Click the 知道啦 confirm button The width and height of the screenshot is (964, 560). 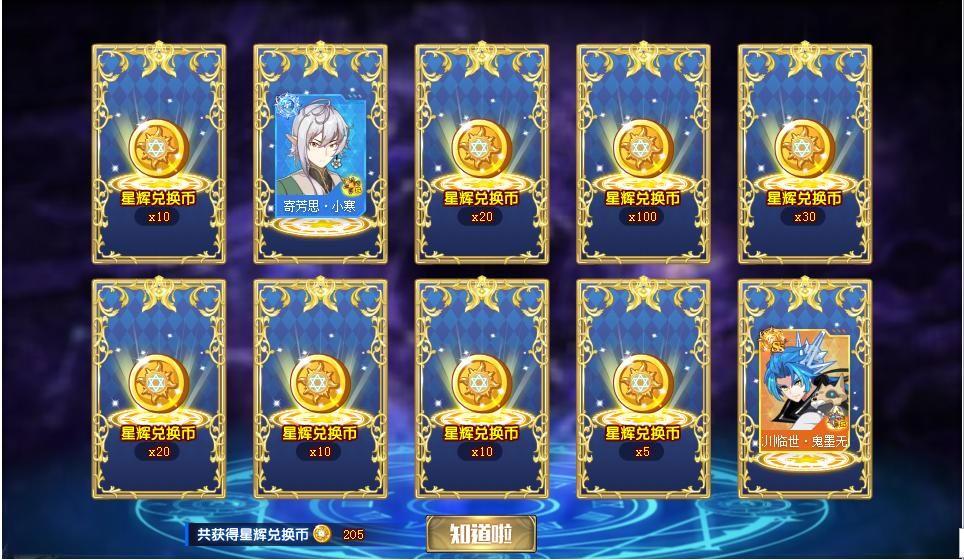pos(480,534)
